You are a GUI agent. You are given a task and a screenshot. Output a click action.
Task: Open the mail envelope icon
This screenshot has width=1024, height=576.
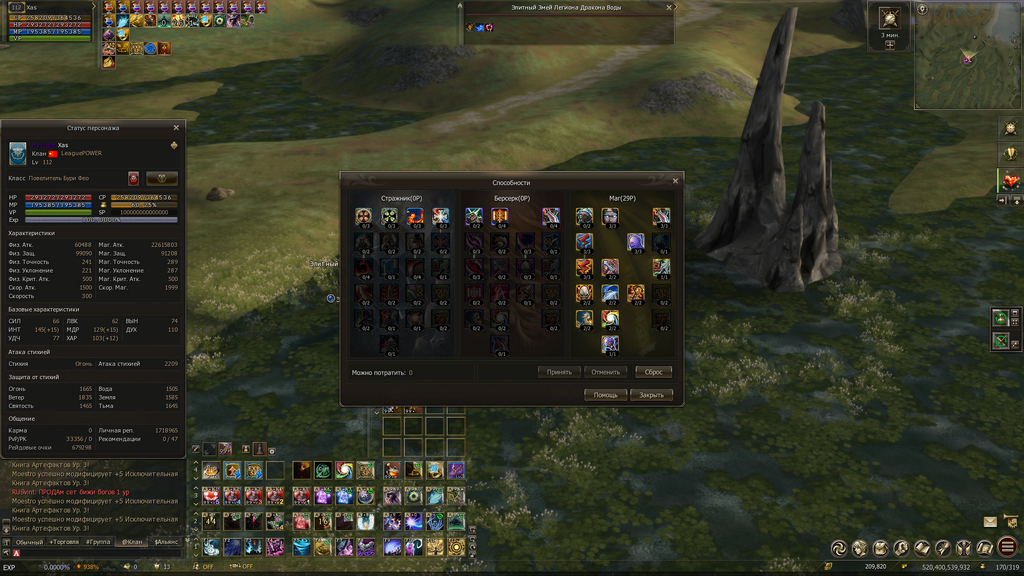coord(990,522)
